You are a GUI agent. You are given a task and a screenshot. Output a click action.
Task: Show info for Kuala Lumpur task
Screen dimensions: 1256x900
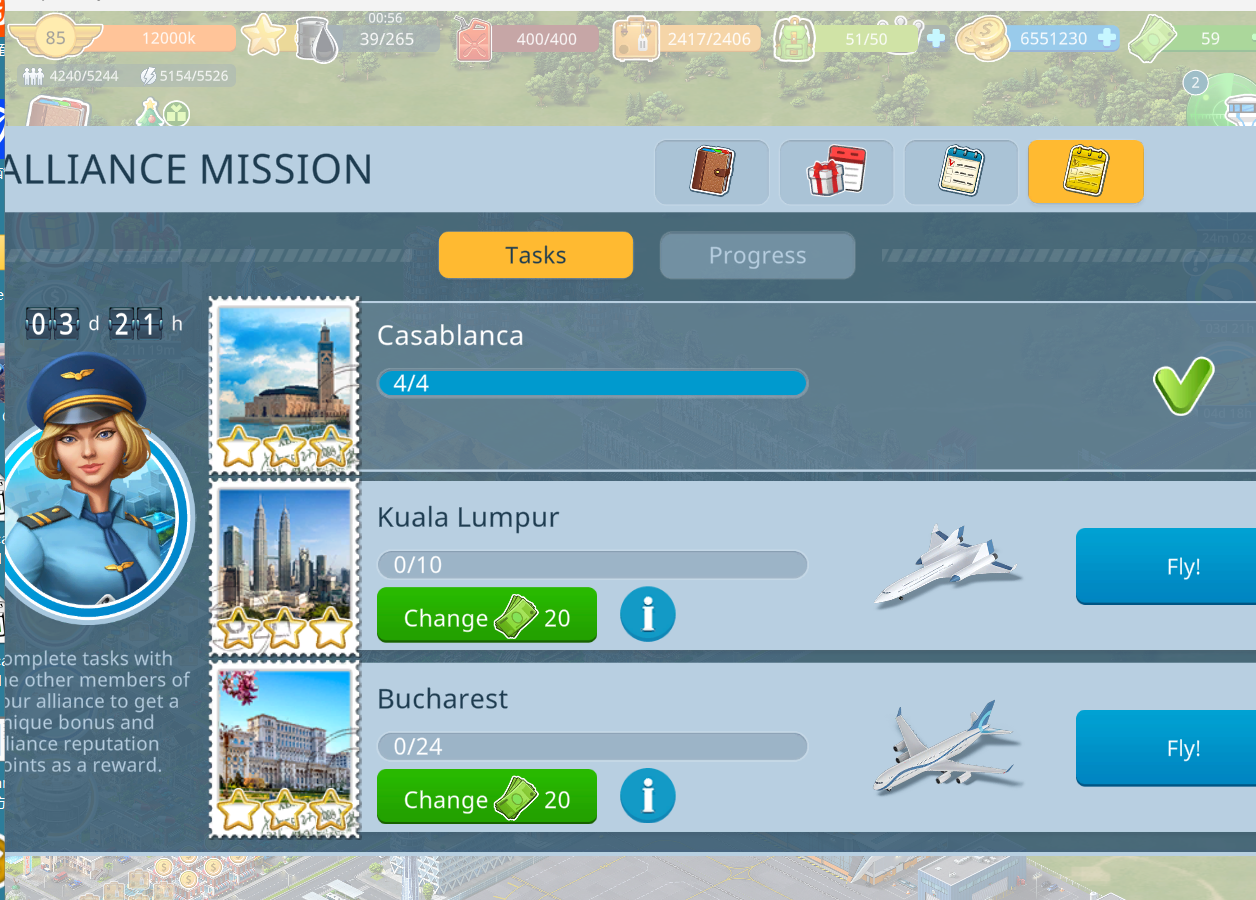click(647, 615)
